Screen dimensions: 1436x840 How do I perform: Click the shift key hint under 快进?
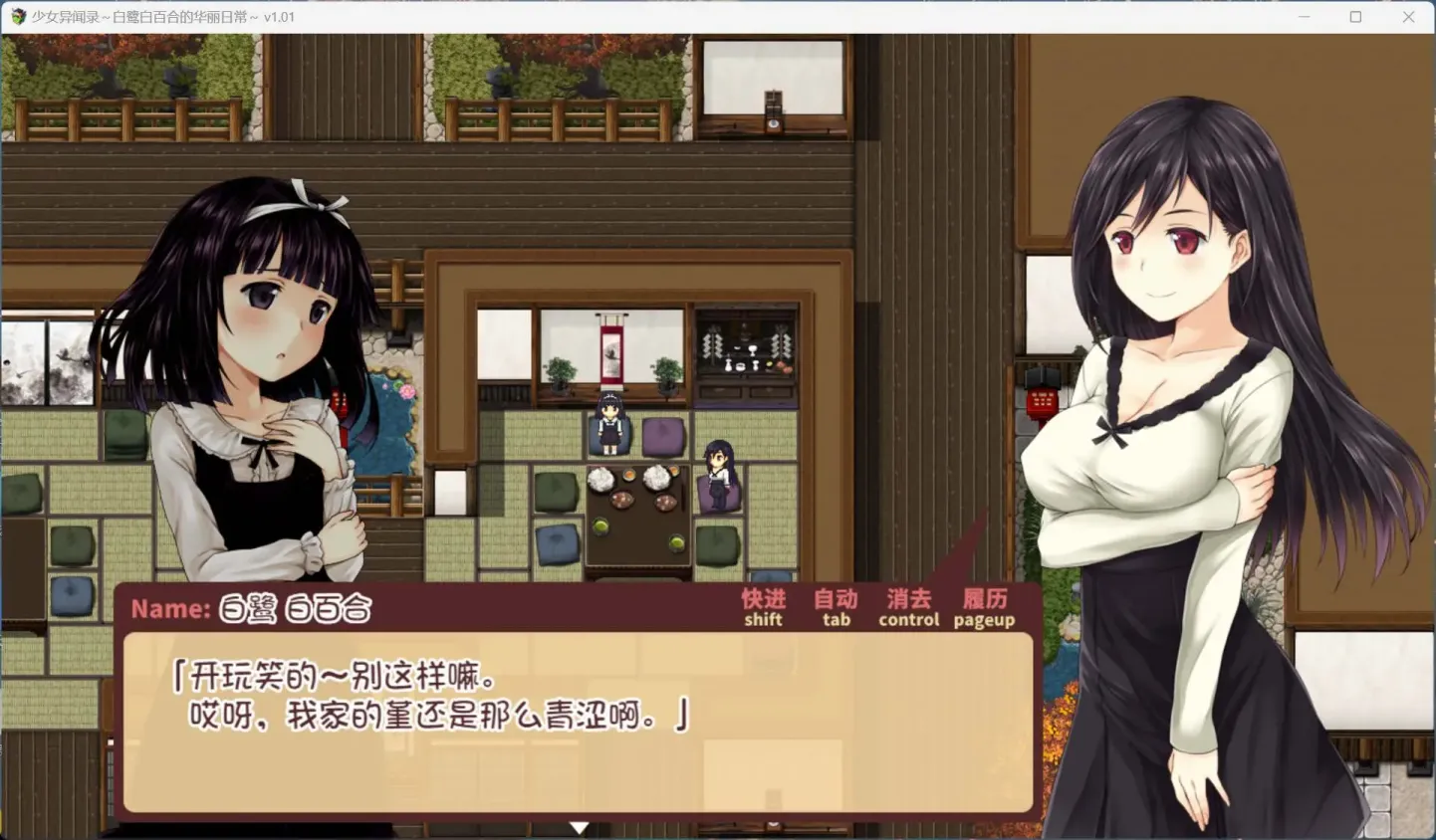(762, 620)
